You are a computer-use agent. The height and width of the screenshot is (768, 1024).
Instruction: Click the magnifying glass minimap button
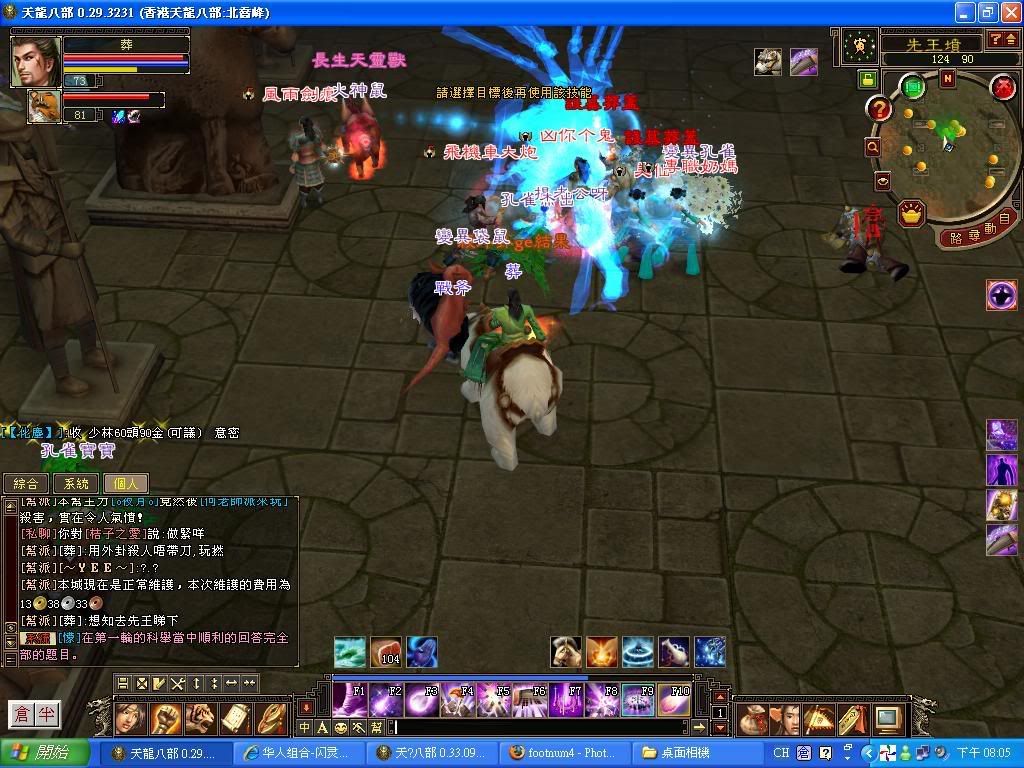click(873, 147)
